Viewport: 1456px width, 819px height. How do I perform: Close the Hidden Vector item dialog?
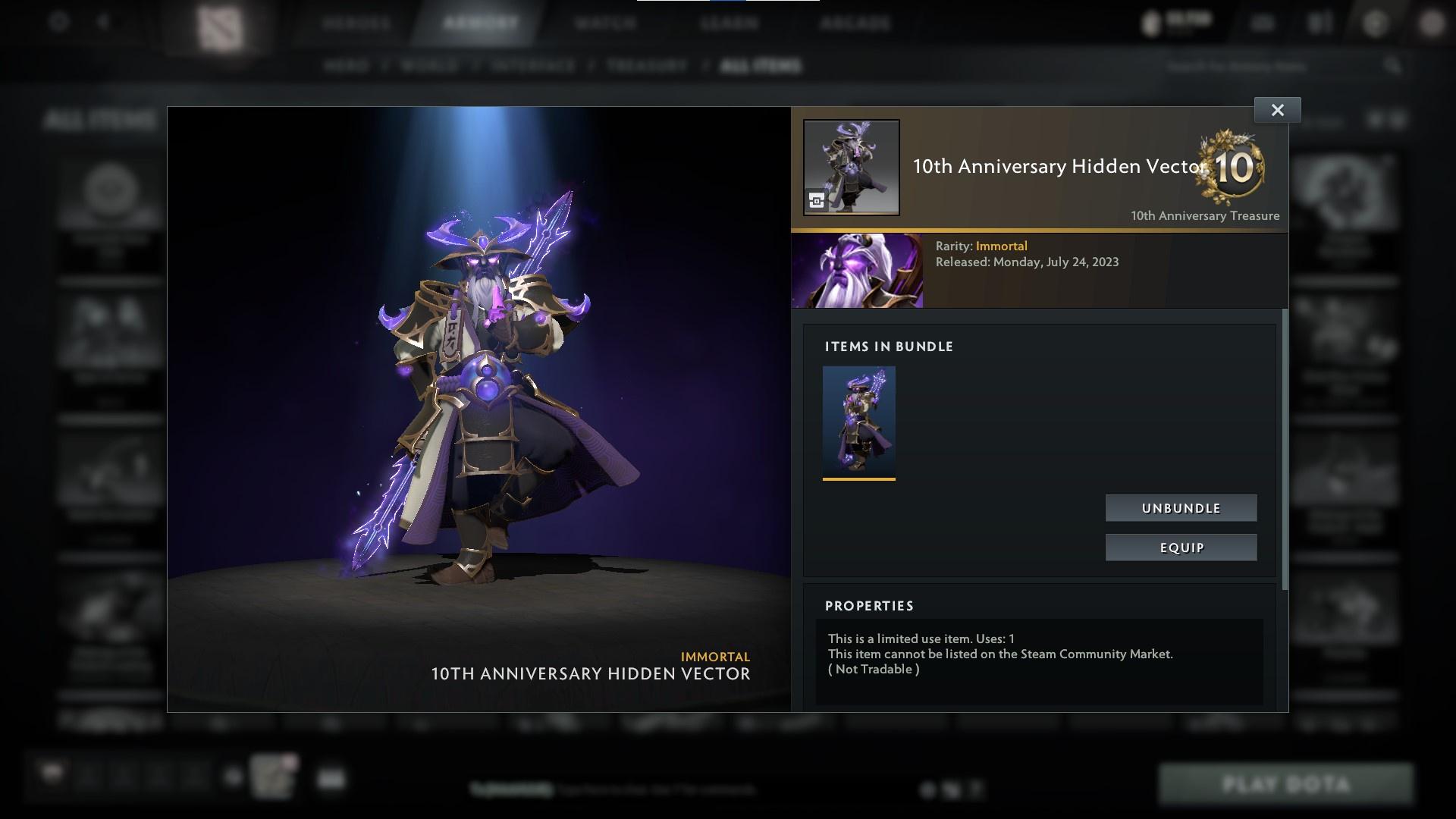point(1276,109)
